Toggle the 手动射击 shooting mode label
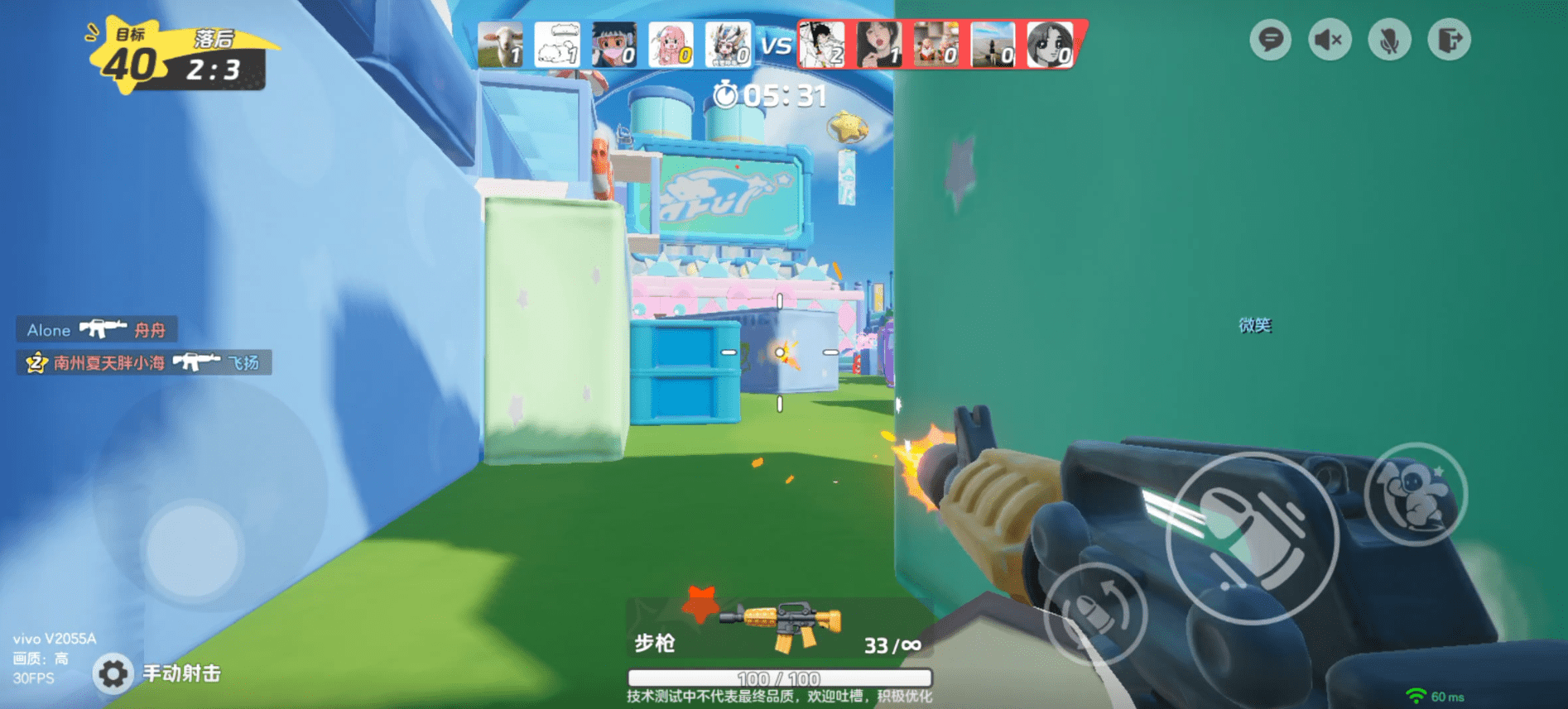The width and height of the screenshot is (1568, 709). click(182, 673)
